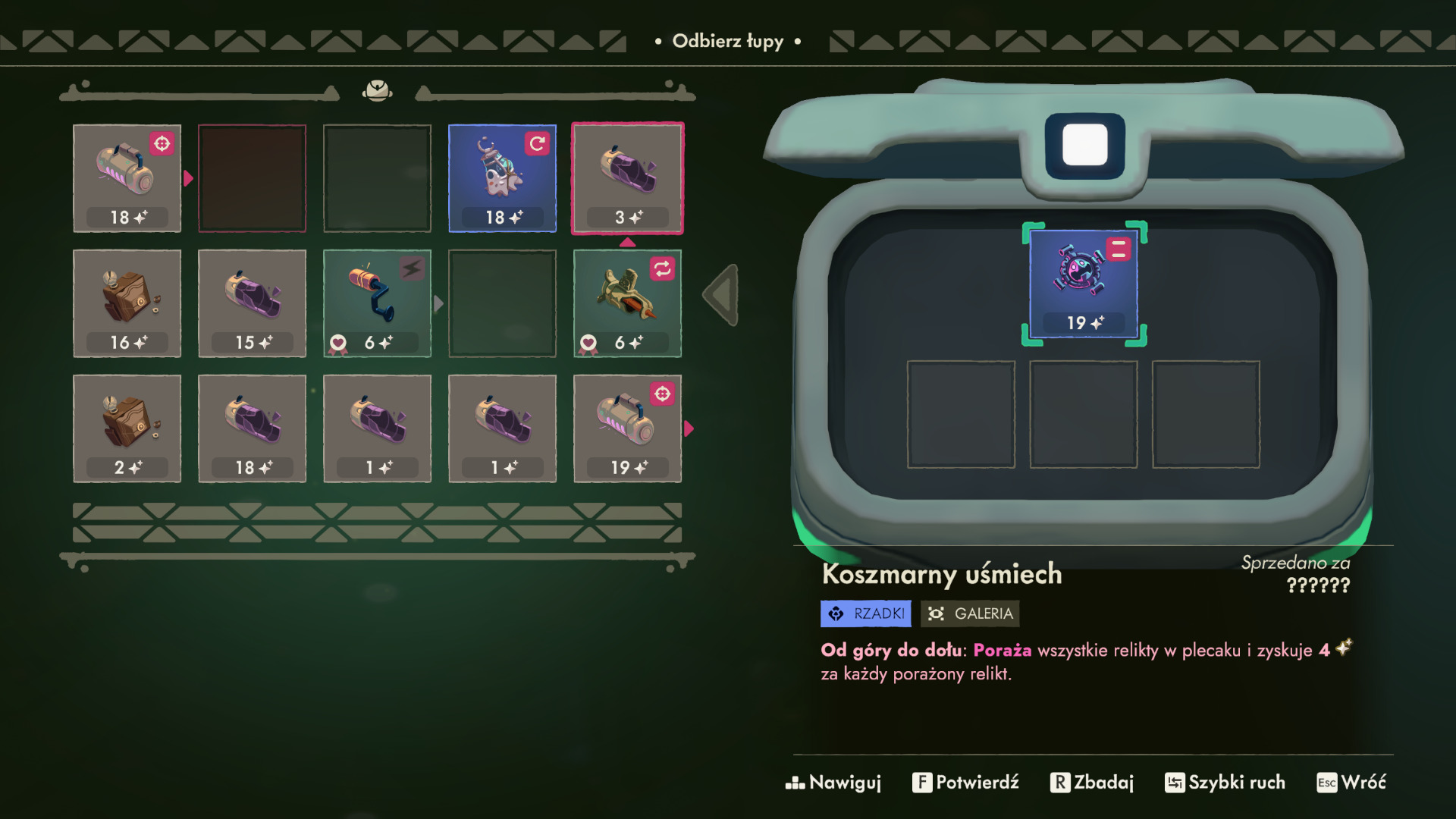
Task: Pick the blue rare relic worth 18
Action: 502,178
